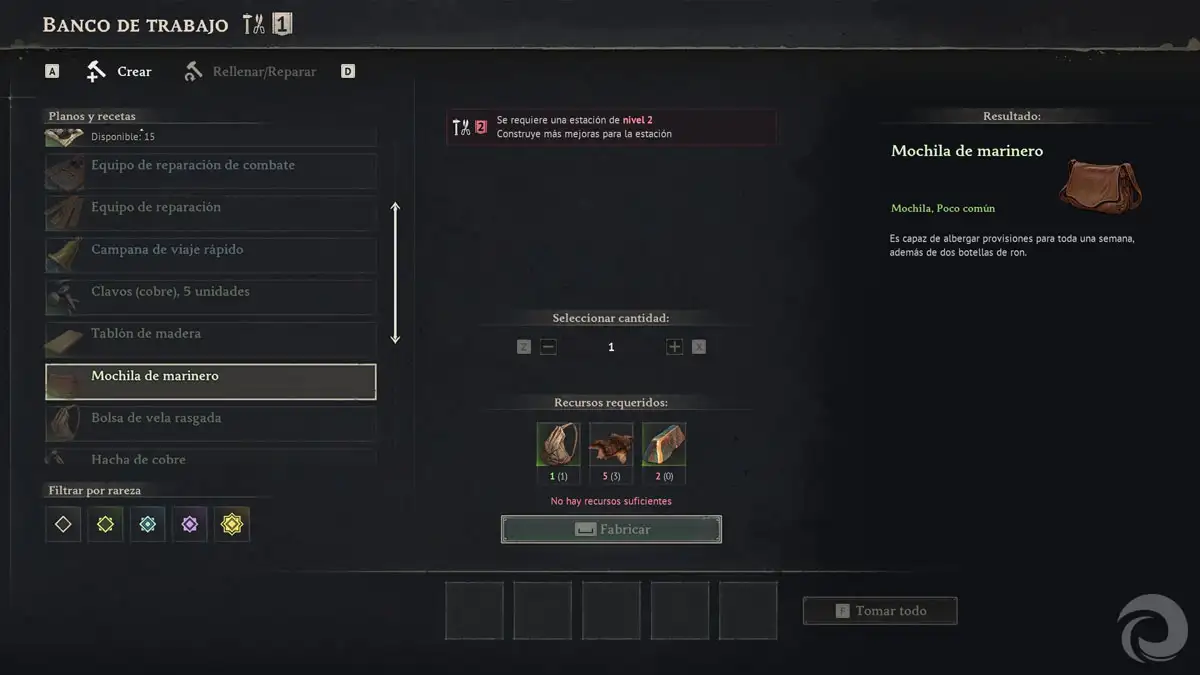Filter recipes by gold legendary rarity
This screenshot has height=675, width=1200.
coord(232,524)
